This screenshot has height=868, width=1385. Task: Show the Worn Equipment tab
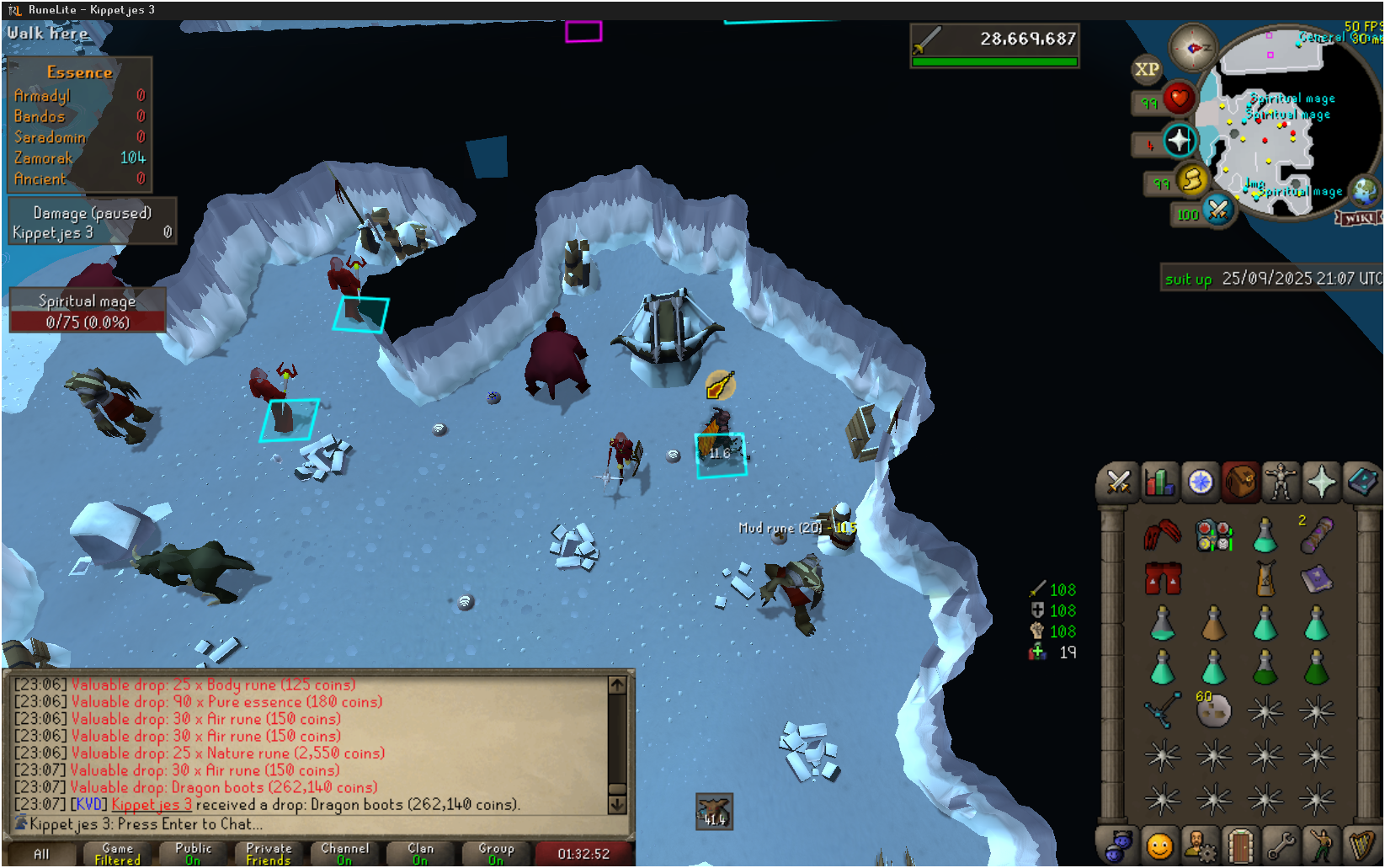[x=1281, y=482]
